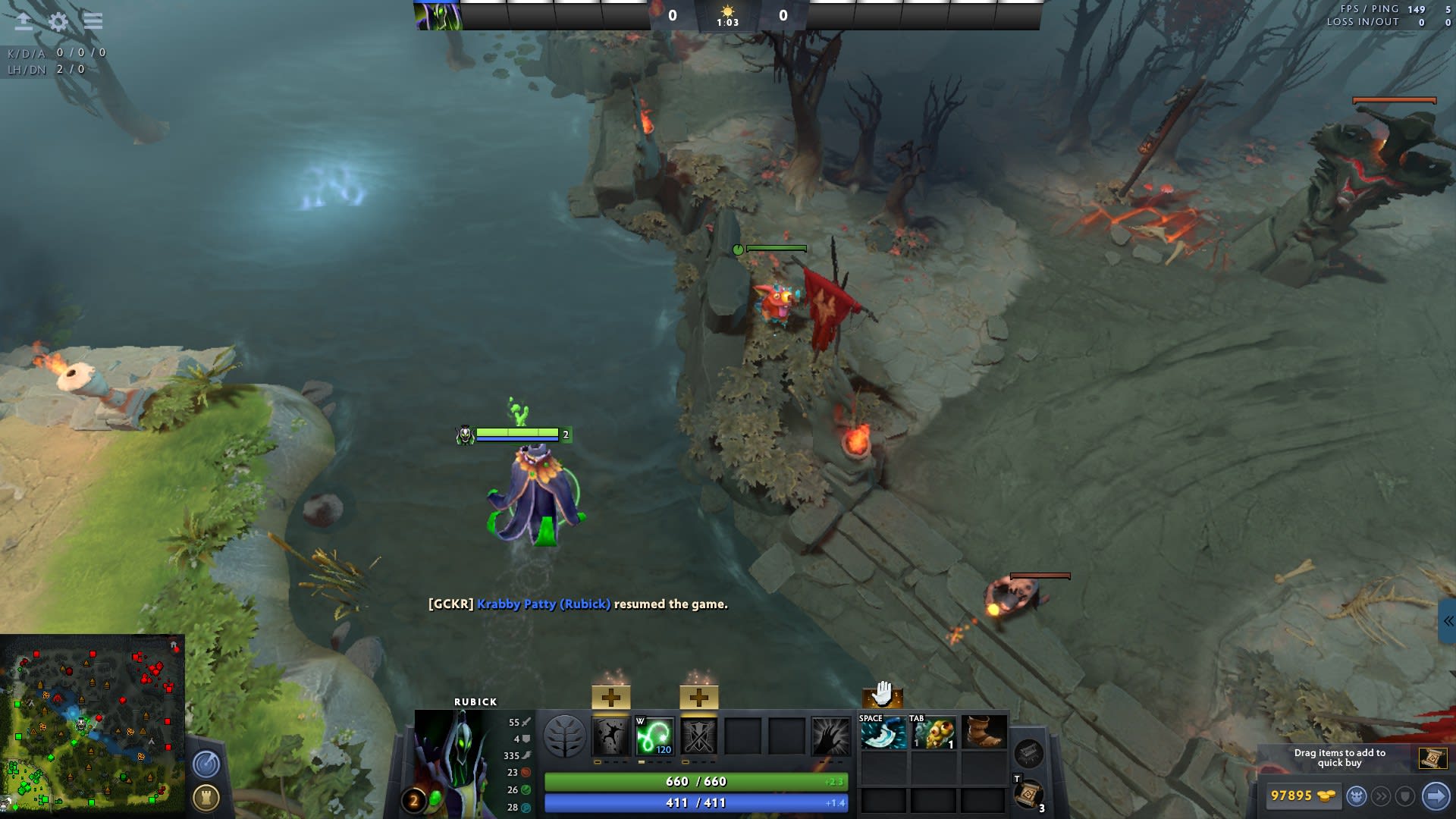This screenshot has width=1456, height=819.
Task: Activate the Glyph of Fortification button
Action: click(206, 798)
